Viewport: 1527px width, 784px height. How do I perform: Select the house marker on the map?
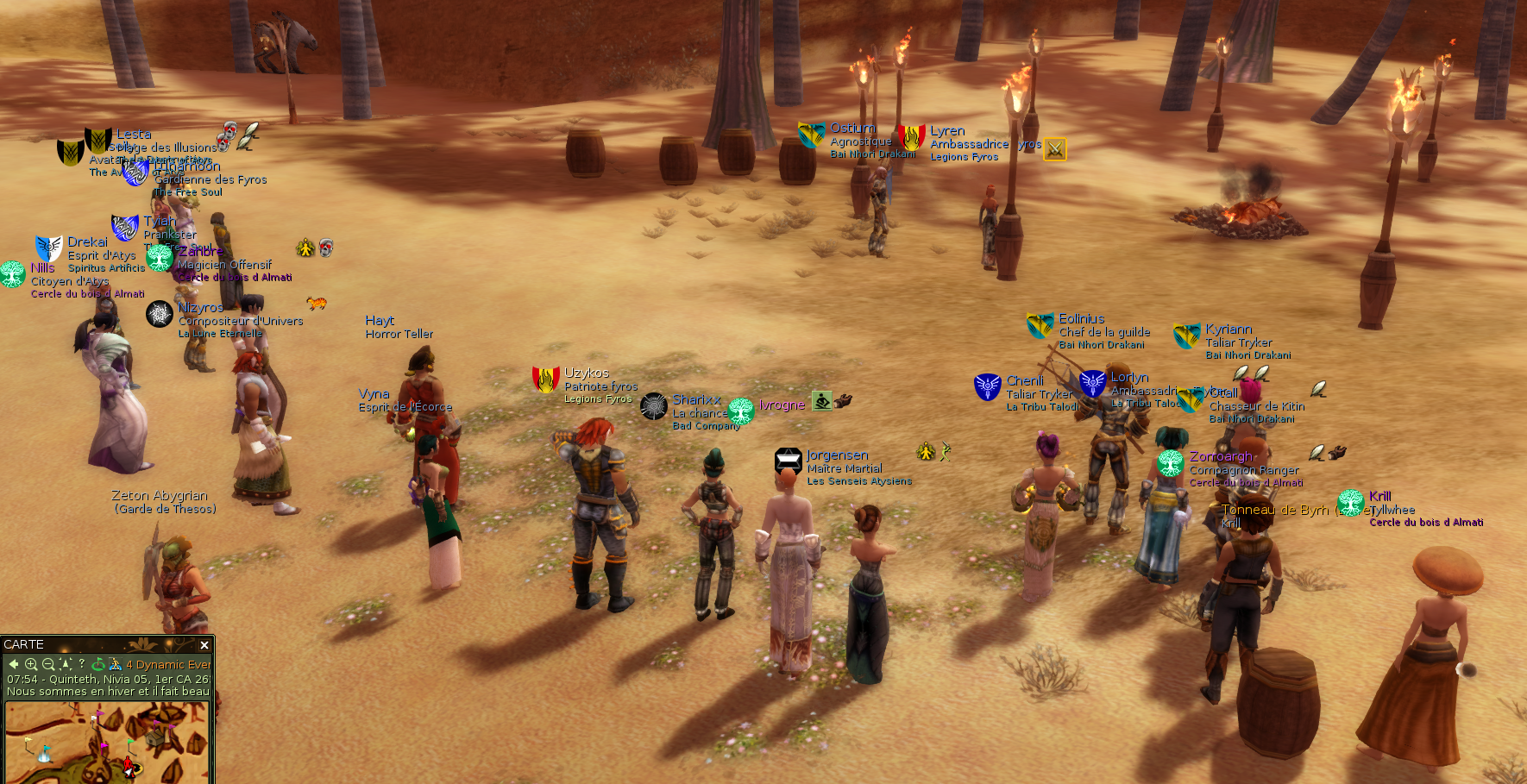coord(155,738)
